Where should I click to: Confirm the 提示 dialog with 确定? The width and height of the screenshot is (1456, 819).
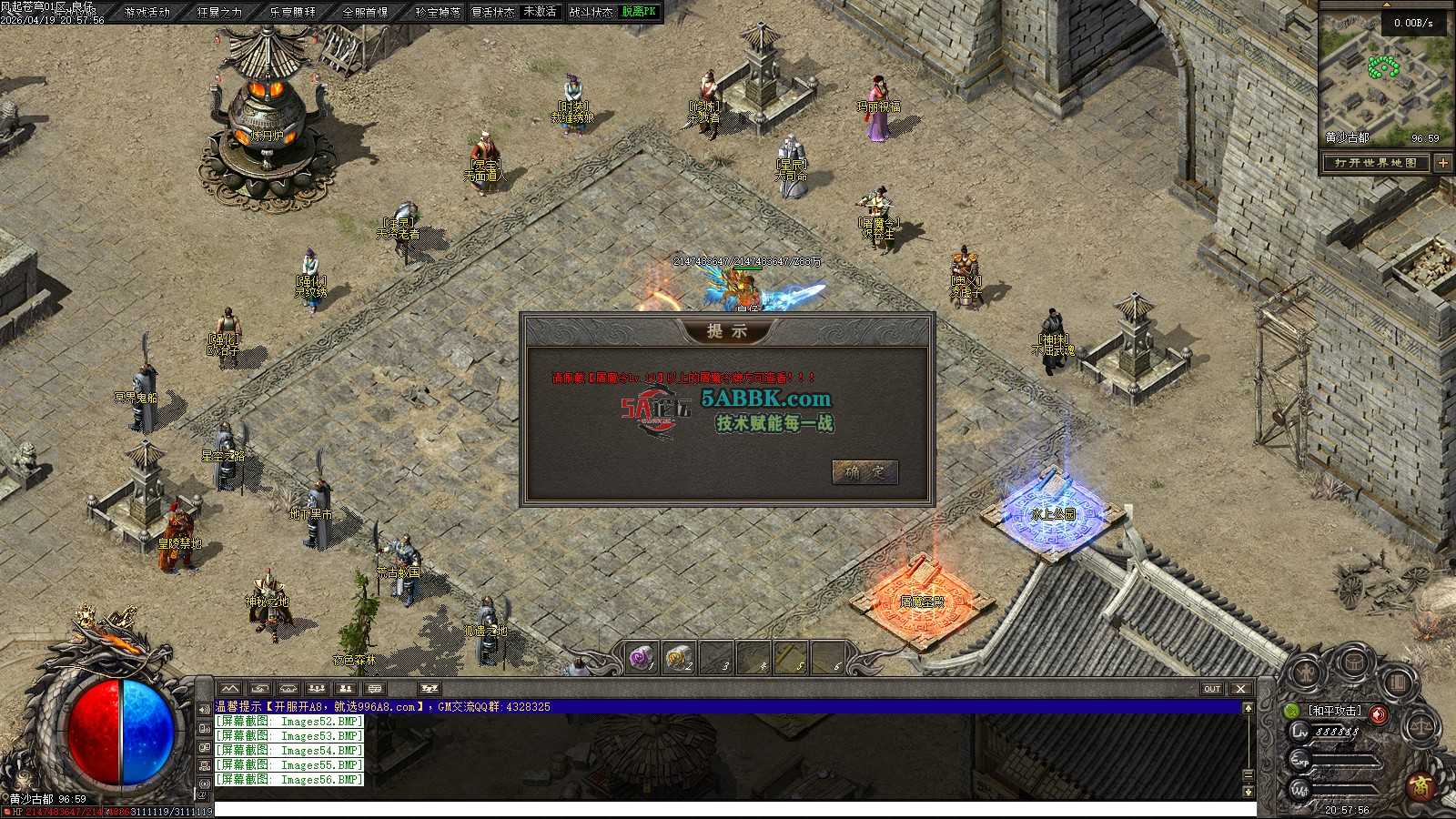(864, 472)
